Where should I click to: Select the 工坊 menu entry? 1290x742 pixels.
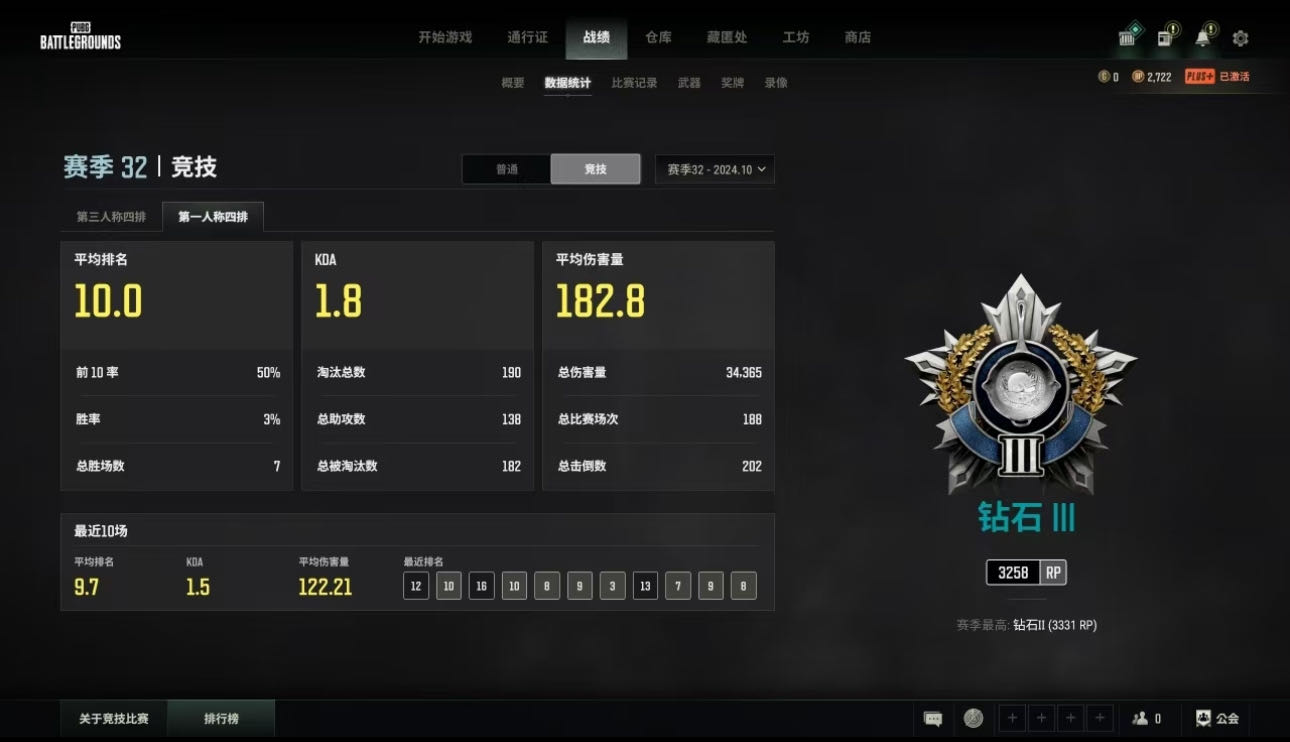point(796,37)
